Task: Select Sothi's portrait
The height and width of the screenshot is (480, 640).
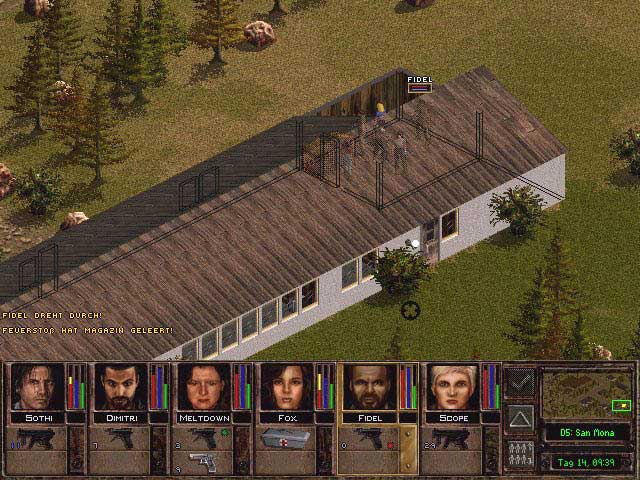Action: tap(36, 386)
